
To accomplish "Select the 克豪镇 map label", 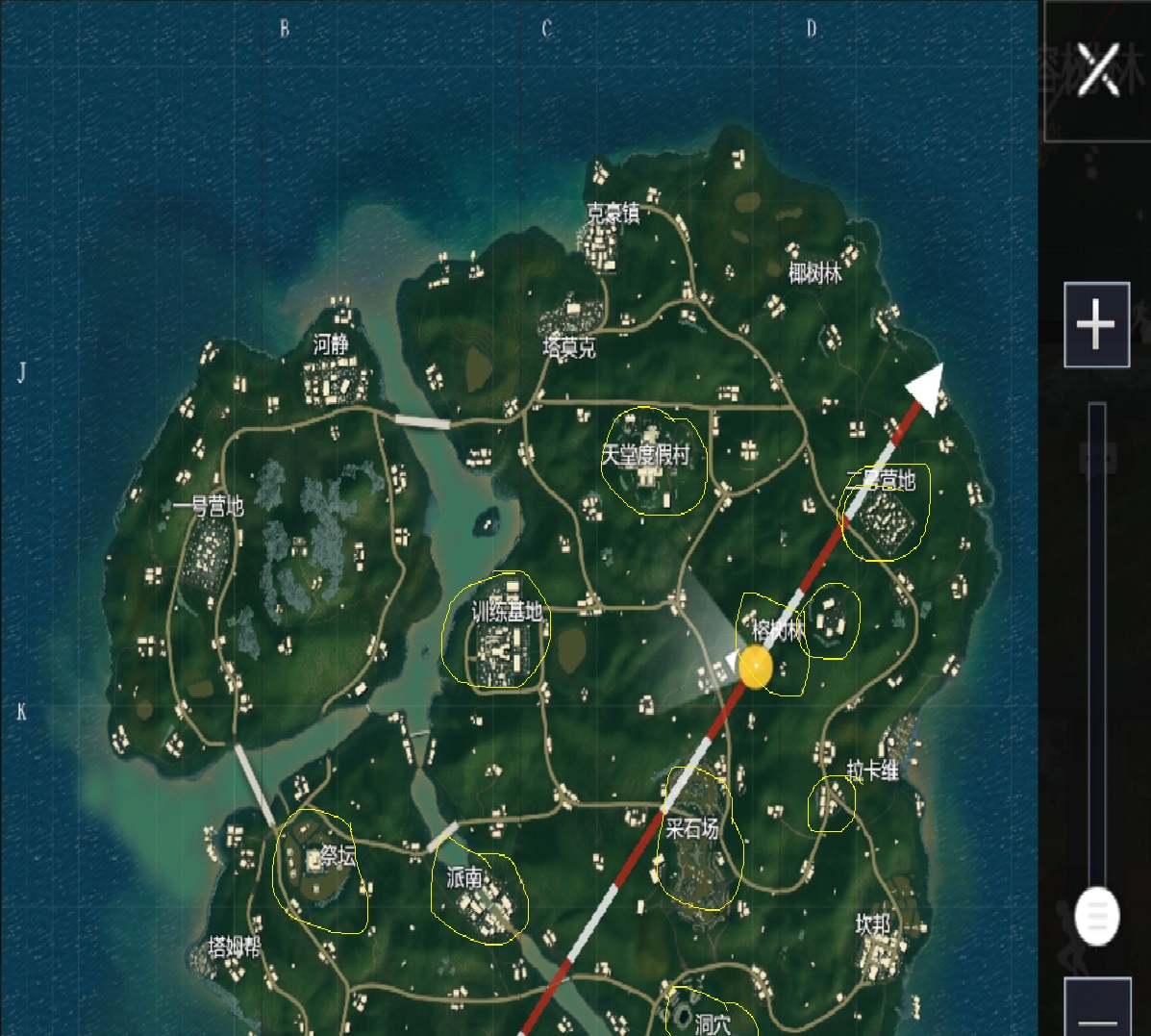I will [x=613, y=214].
